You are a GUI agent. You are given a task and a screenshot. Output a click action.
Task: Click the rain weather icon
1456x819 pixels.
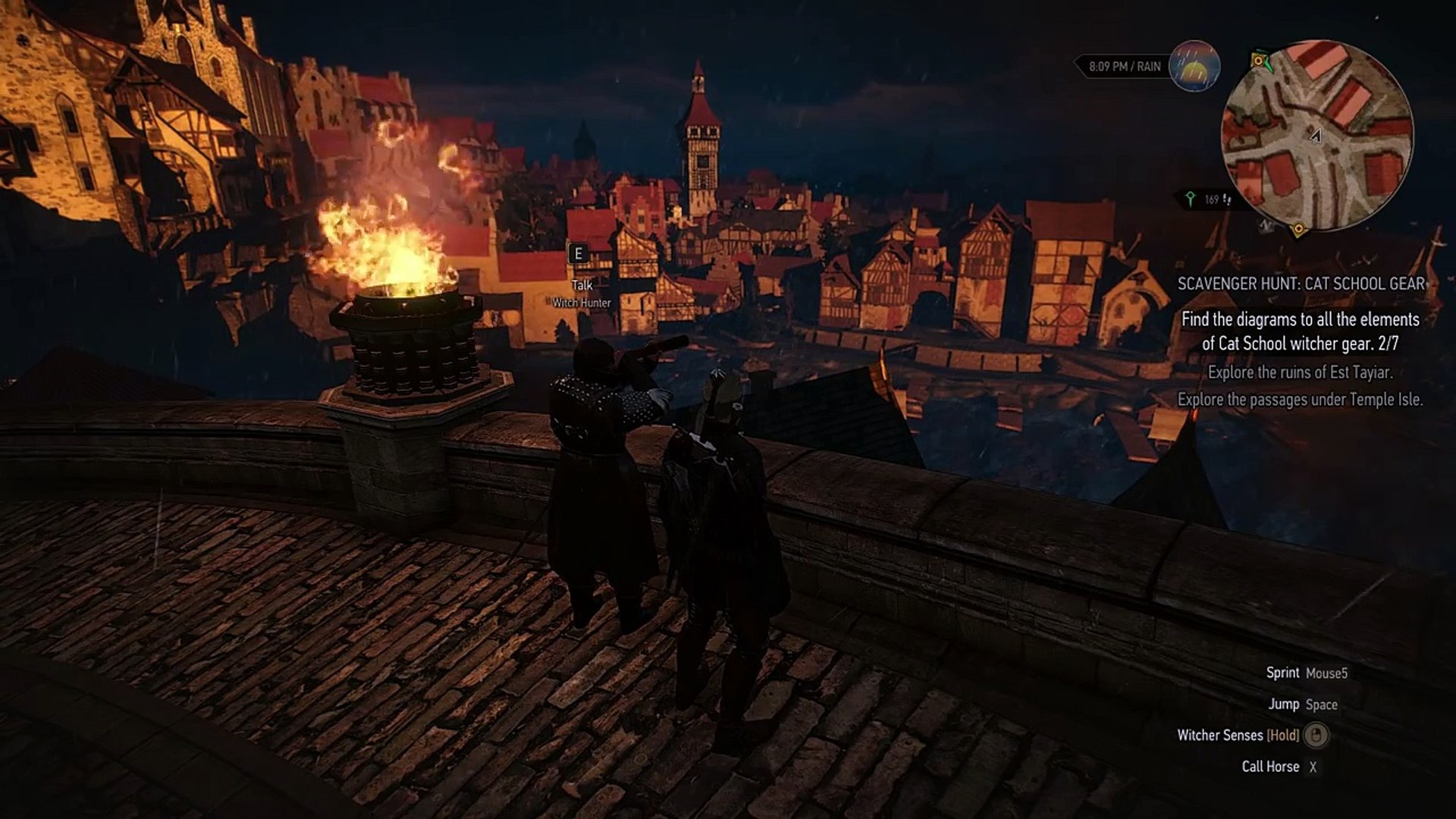(x=1194, y=67)
